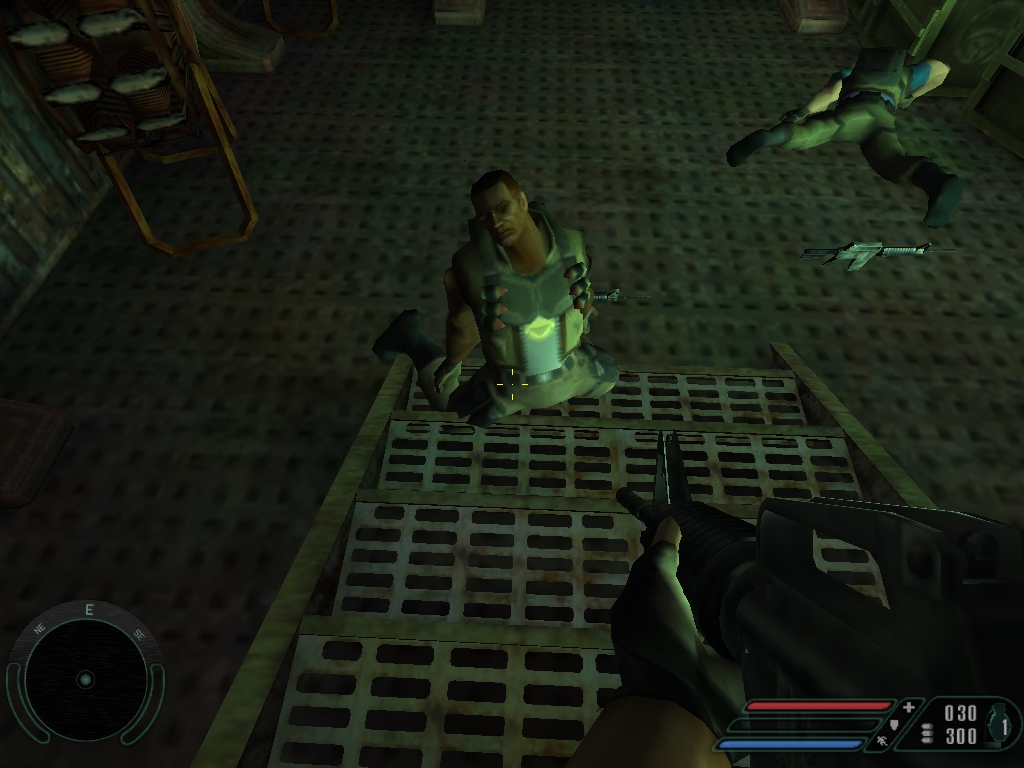Click the ammo magazine icon
This screenshot has width=1024, height=768.
point(927,733)
